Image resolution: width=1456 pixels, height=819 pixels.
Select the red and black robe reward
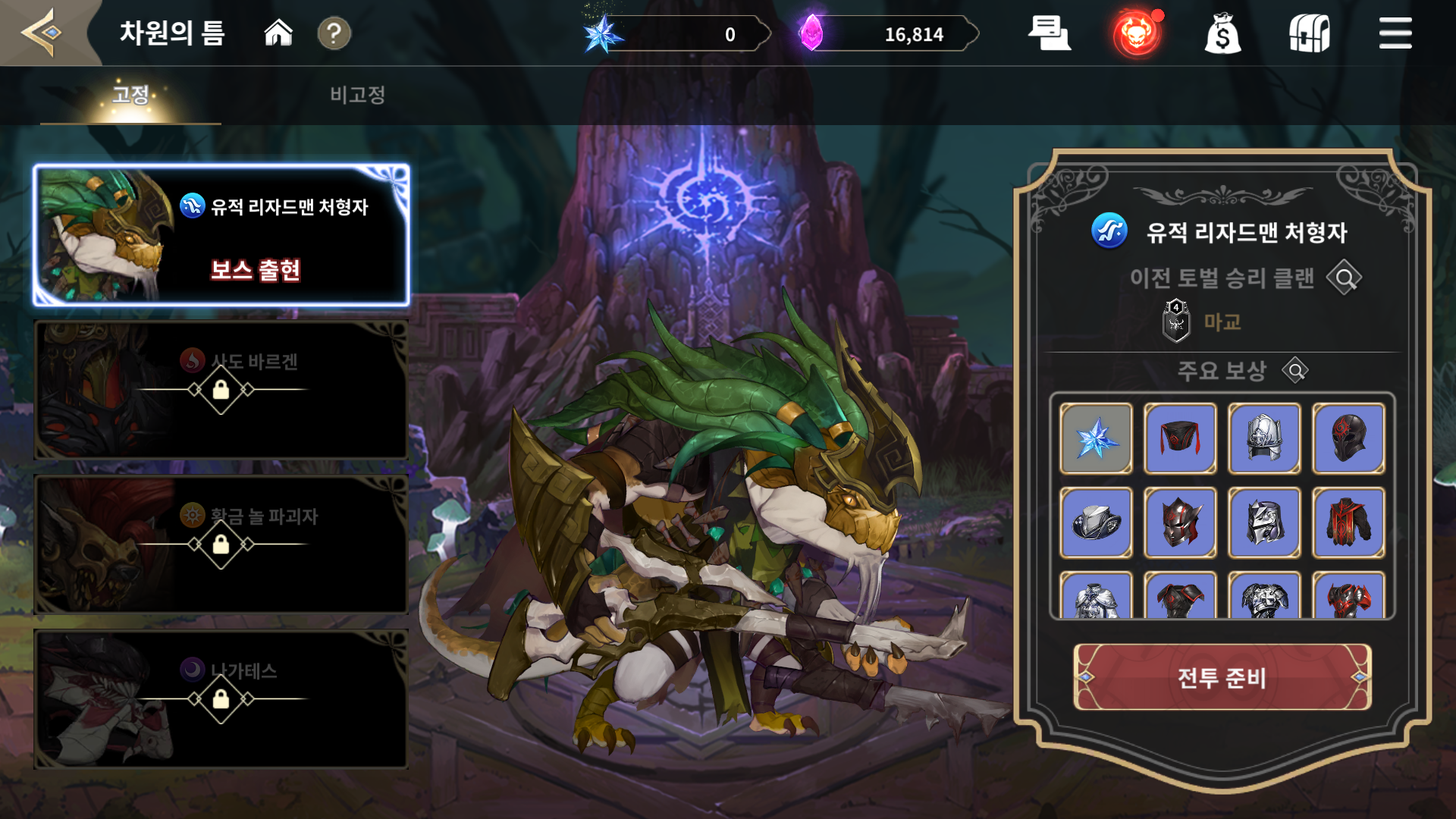[x=1348, y=523]
